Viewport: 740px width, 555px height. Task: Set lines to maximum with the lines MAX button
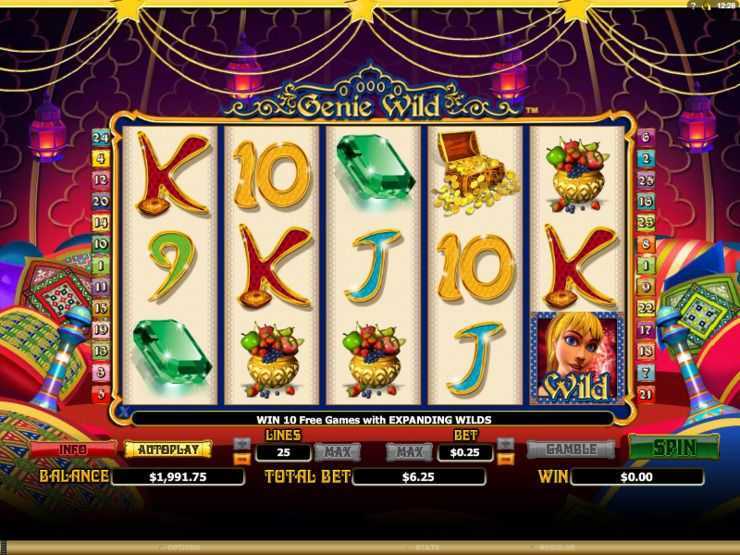(337, 452)
